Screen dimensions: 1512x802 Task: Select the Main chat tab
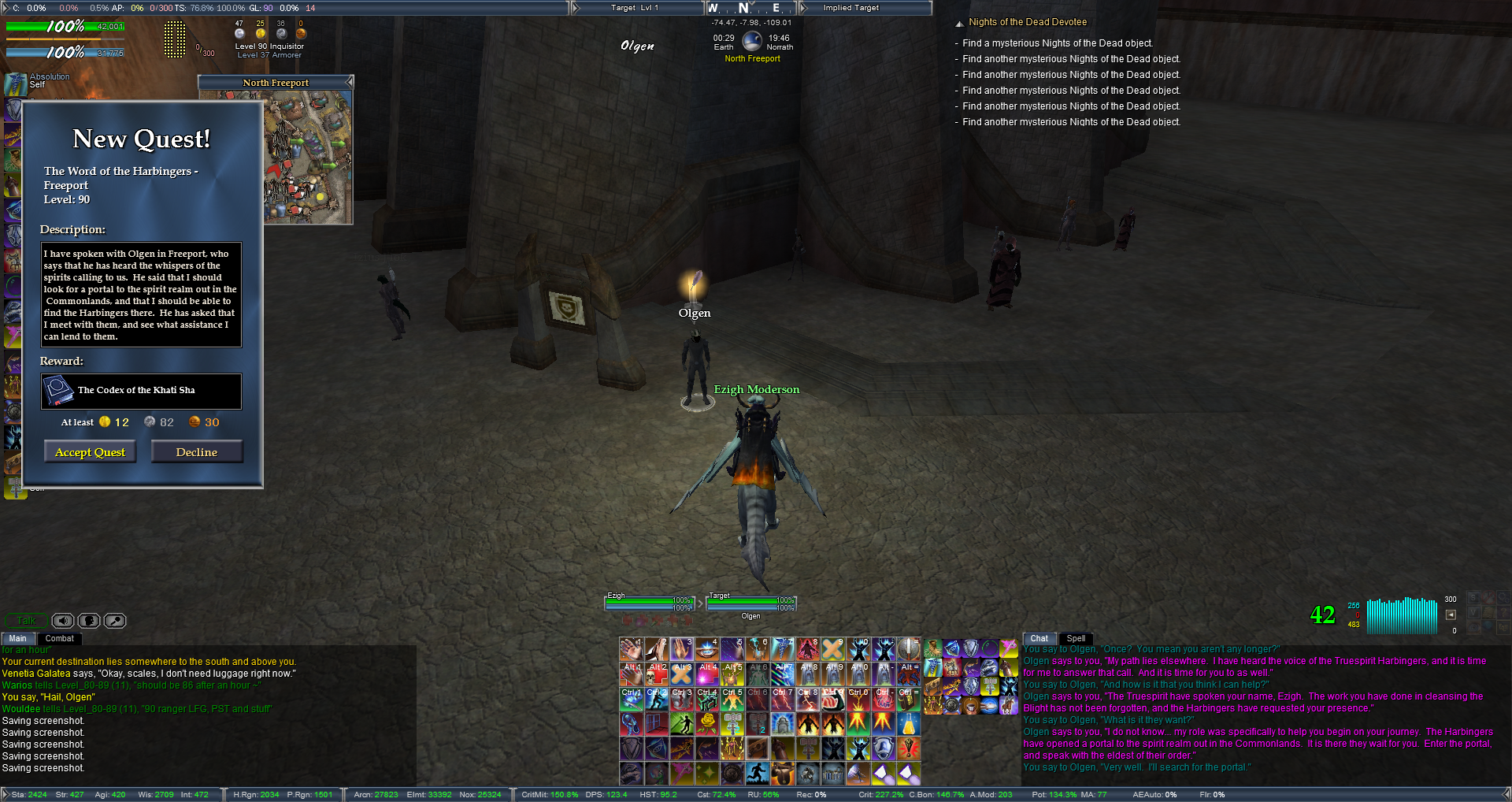click(18, 639)
